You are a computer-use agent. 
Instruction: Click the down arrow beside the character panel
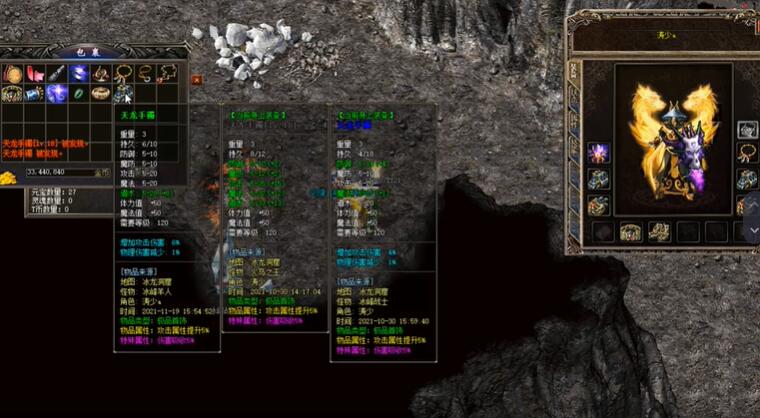[x=754, y=230]
